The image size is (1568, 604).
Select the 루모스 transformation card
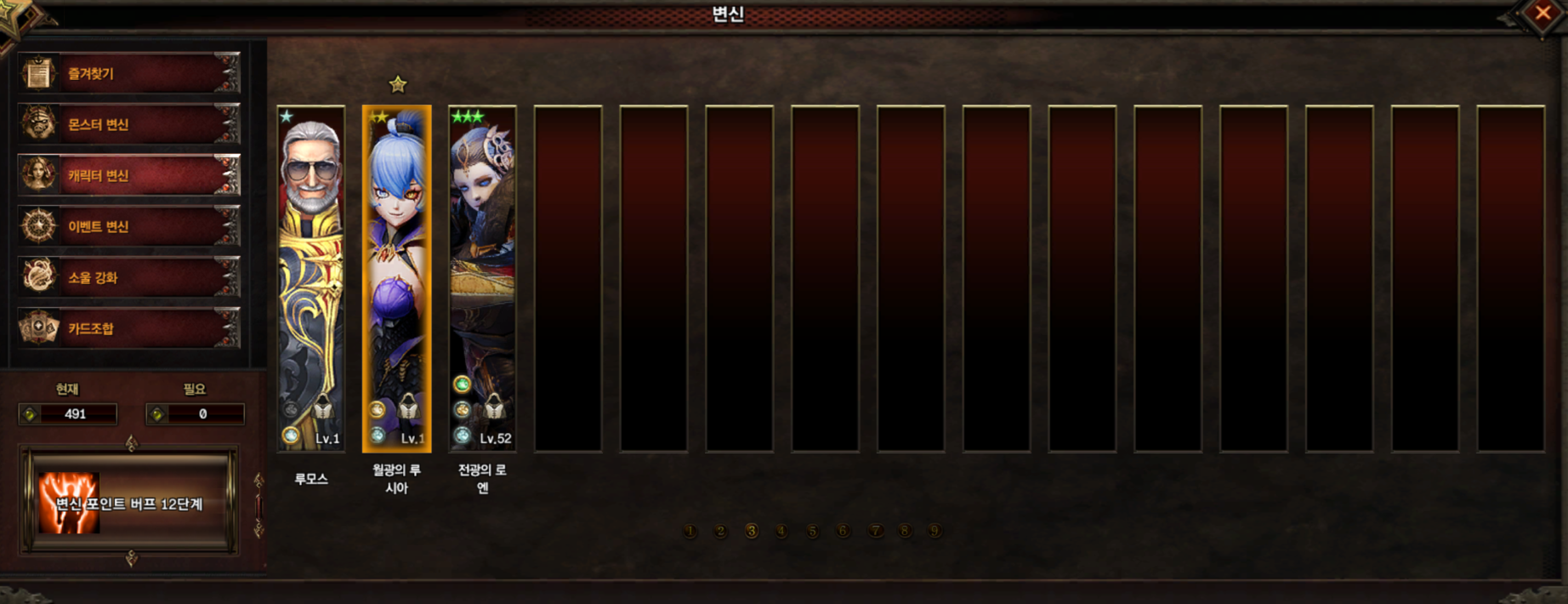point(311,278)
